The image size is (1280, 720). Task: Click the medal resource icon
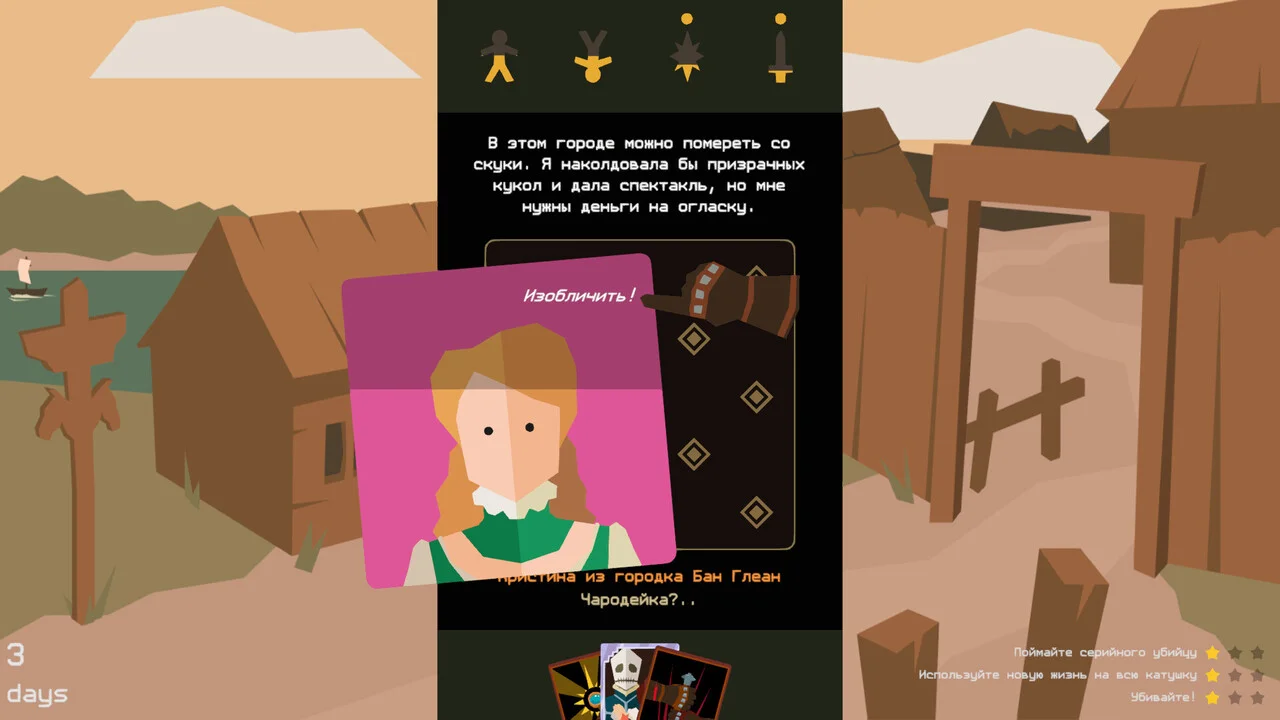point(594,57)
